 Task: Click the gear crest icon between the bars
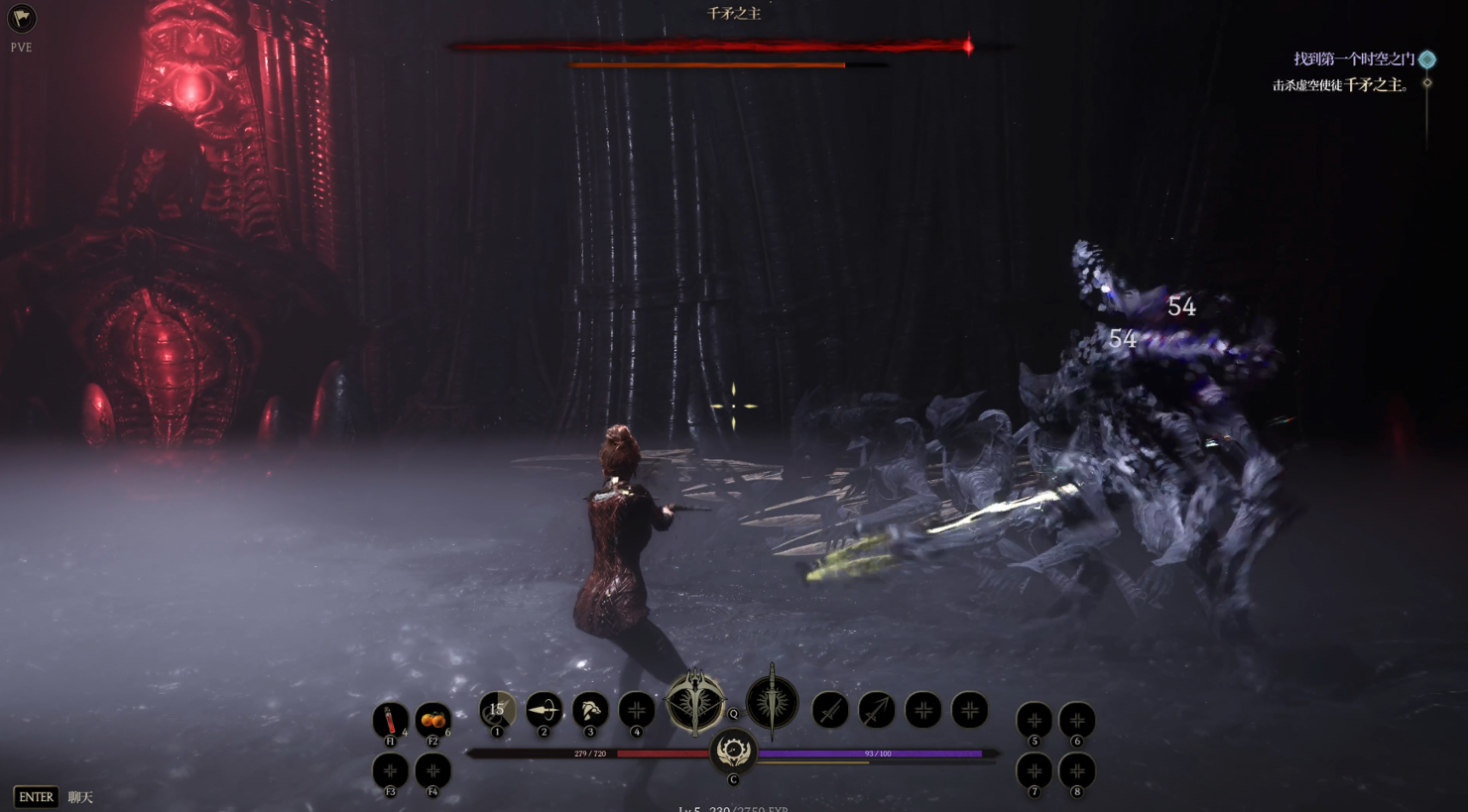[x=733, y=752]
